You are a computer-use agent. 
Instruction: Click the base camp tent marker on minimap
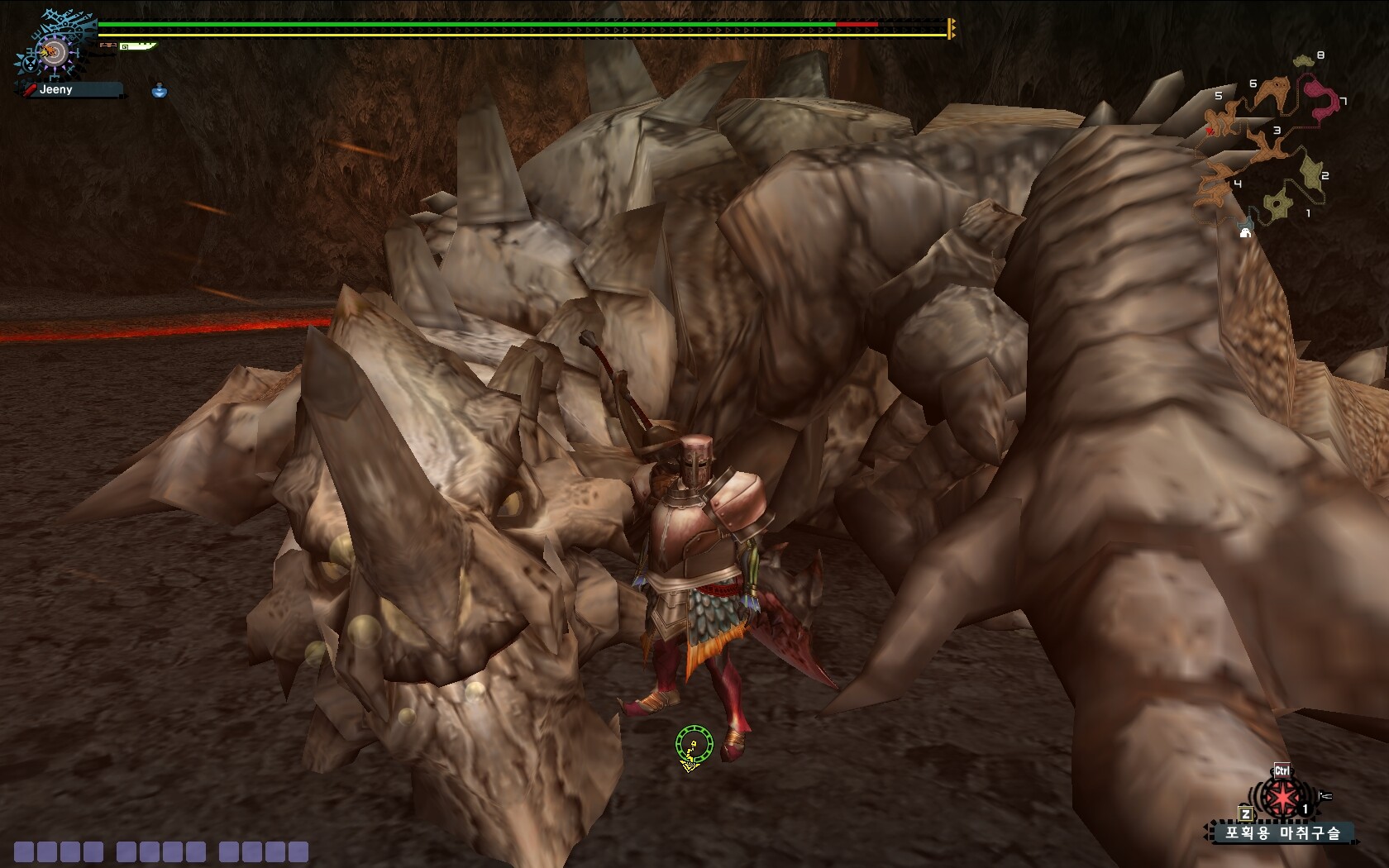pos(1245,231)
